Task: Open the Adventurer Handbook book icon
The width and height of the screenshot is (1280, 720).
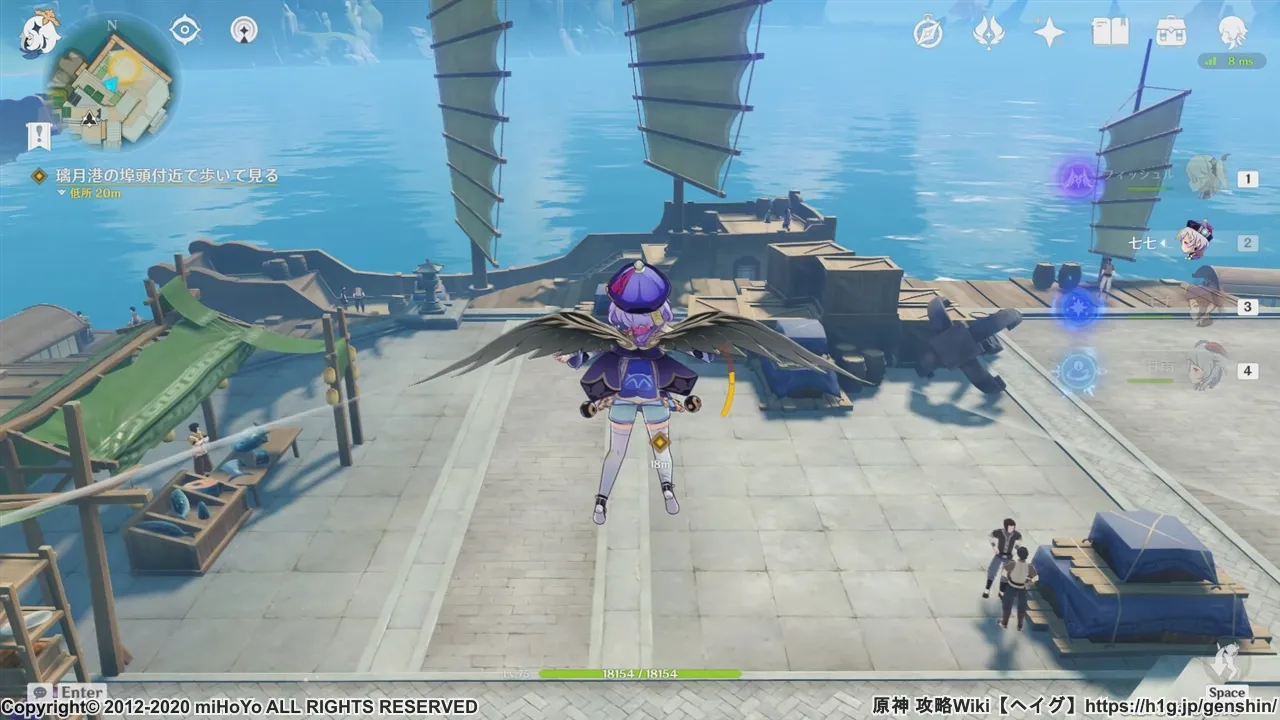Action: (x=1110, y=33)
